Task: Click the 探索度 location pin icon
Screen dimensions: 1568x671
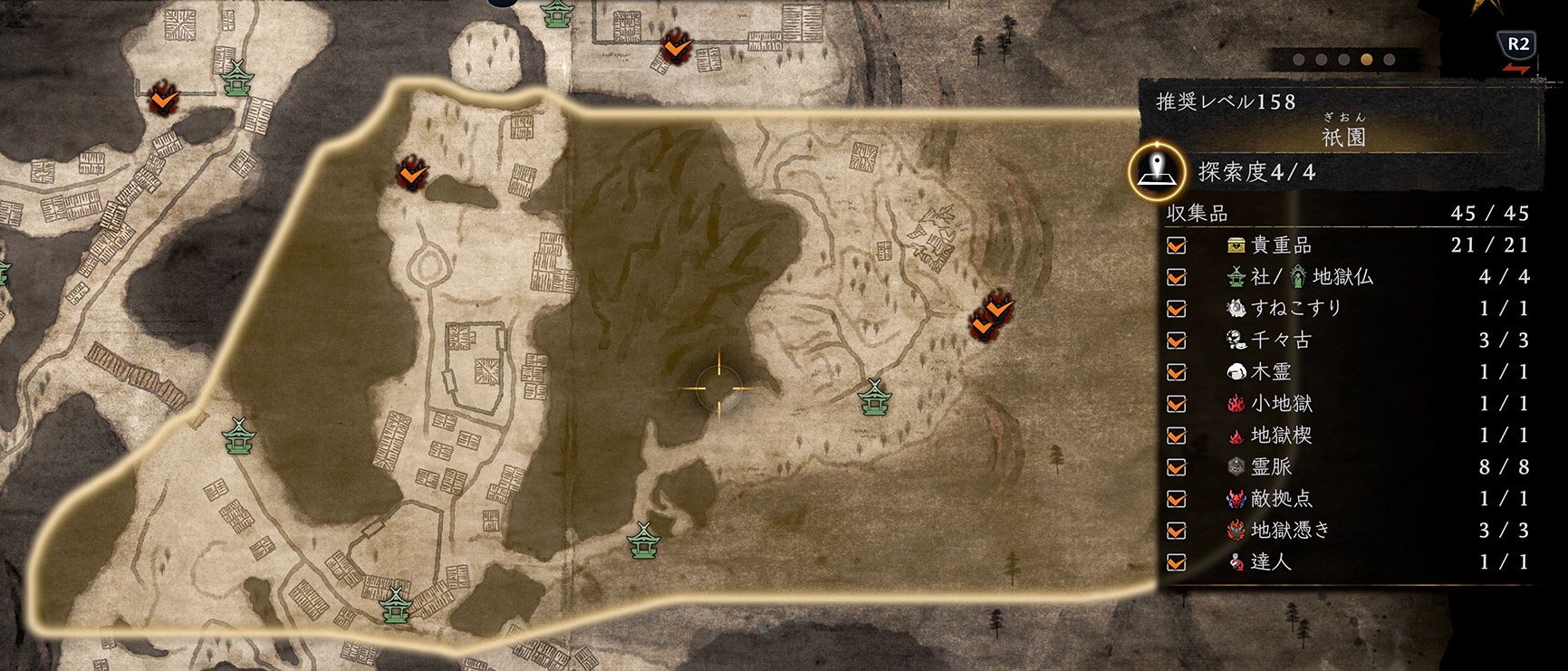Action: (x=1157, y=169)
